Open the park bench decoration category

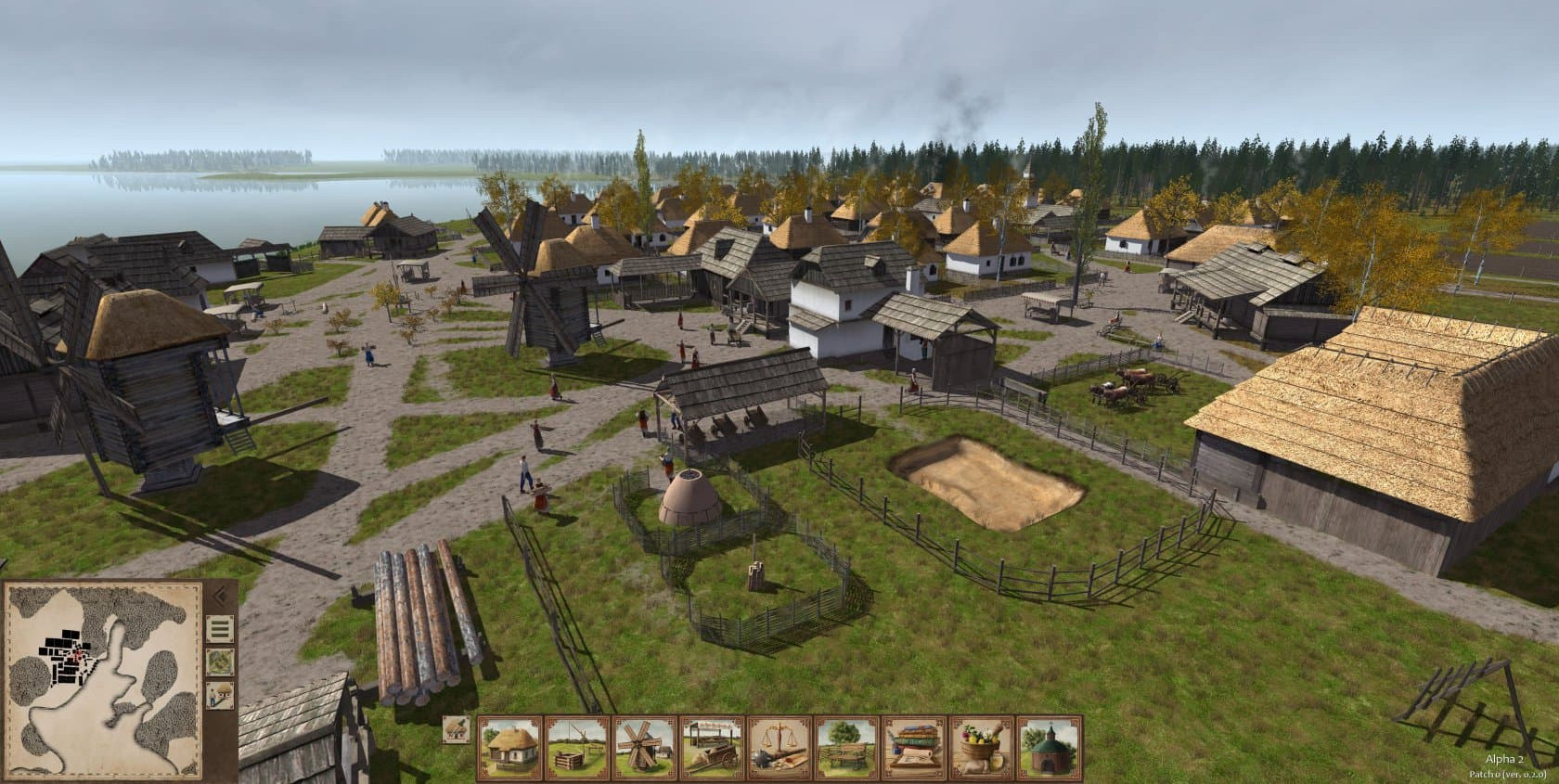pyautogui.click(x=847, y=747)
